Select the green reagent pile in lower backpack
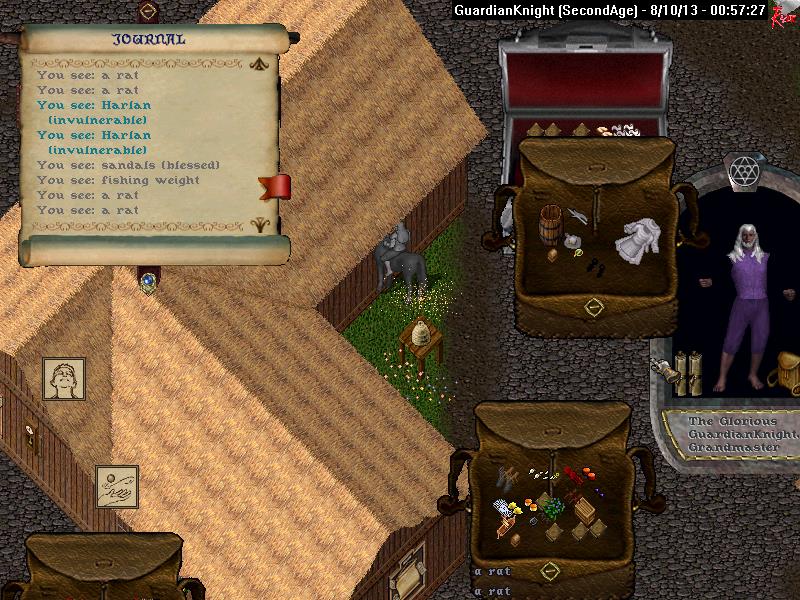Screen dimensions: 800x600 click(556, 508)
